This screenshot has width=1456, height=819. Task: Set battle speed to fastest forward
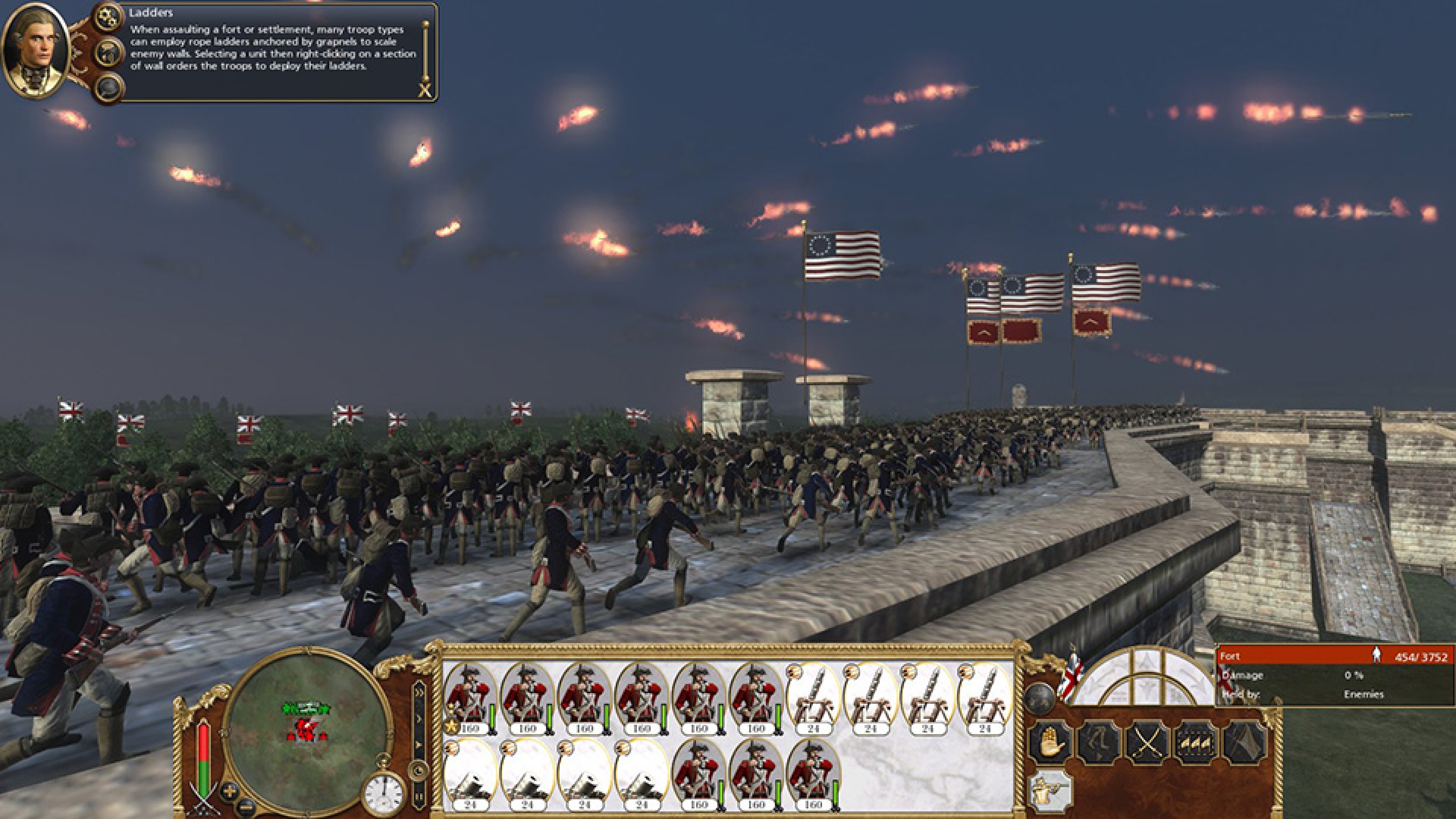[419, 691]
